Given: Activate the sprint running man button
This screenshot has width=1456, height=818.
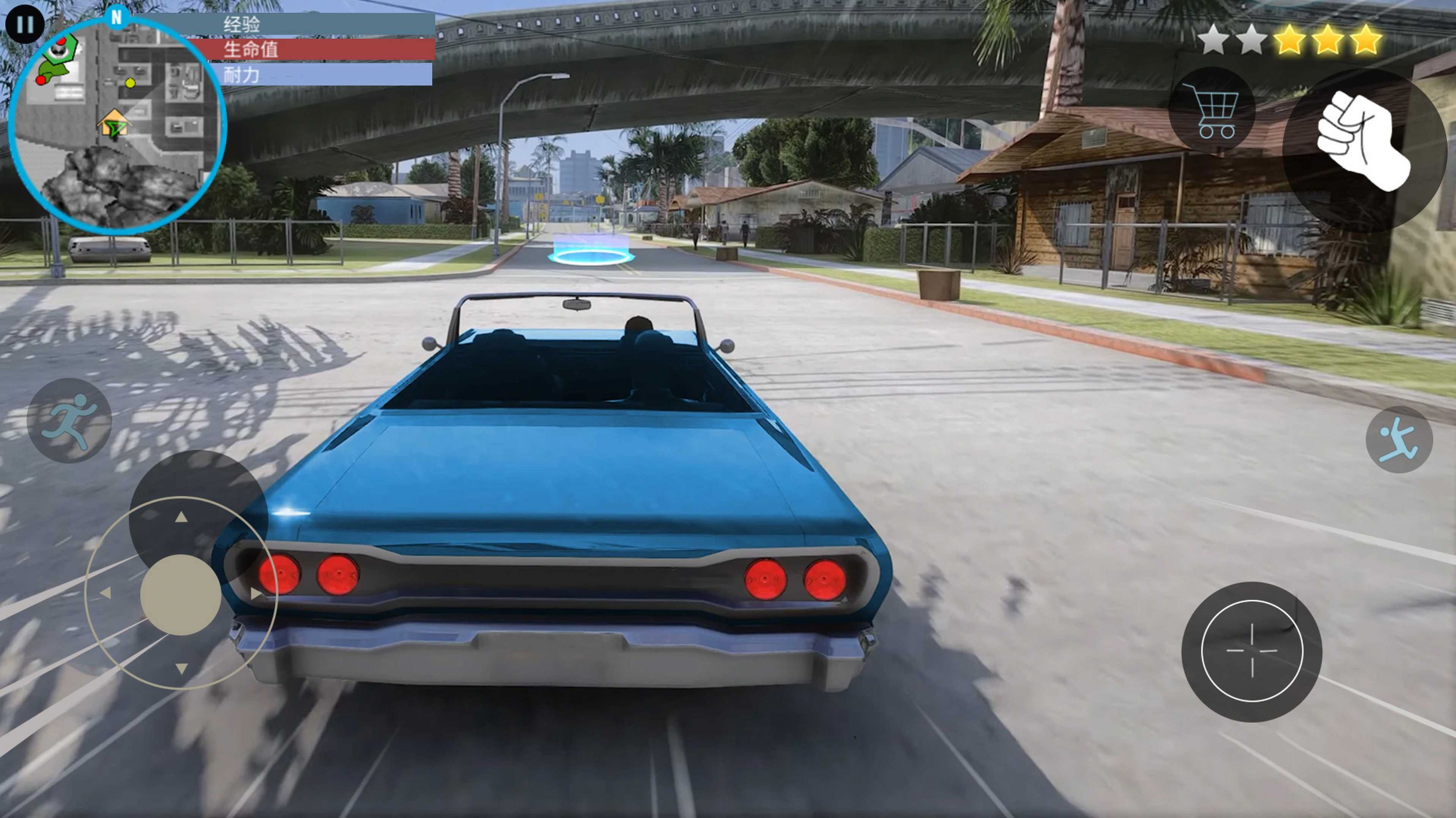Looking at the screenshot, I should coord(69,420).
